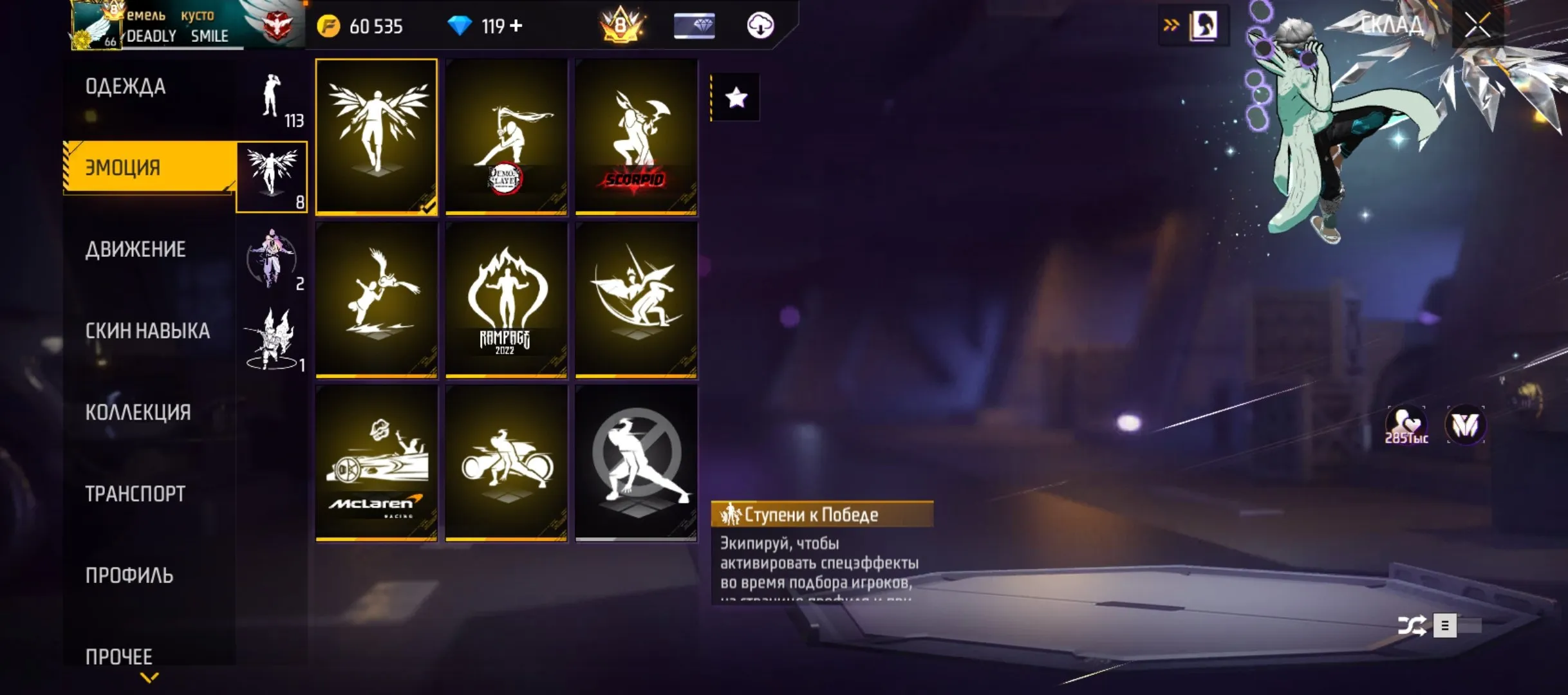Select the Rampage 2022 emote
Image resolution: width=1568 pixels, height=695 pixels.
(507, 300)
